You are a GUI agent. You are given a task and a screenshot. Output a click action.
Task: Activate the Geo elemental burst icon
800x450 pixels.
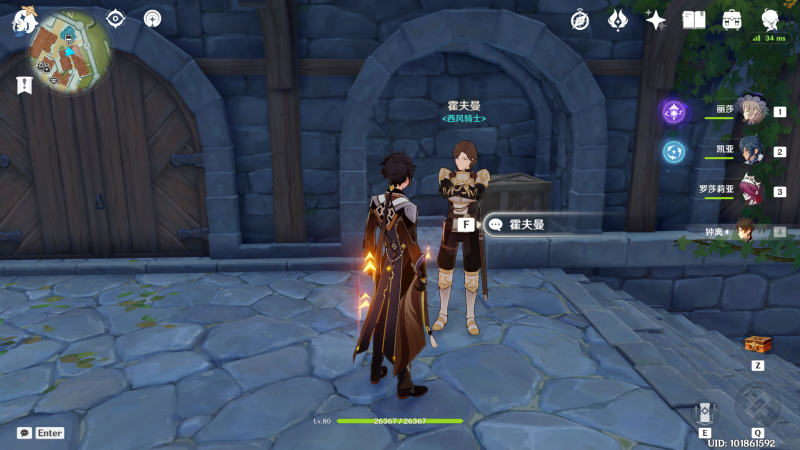point(757,407)
